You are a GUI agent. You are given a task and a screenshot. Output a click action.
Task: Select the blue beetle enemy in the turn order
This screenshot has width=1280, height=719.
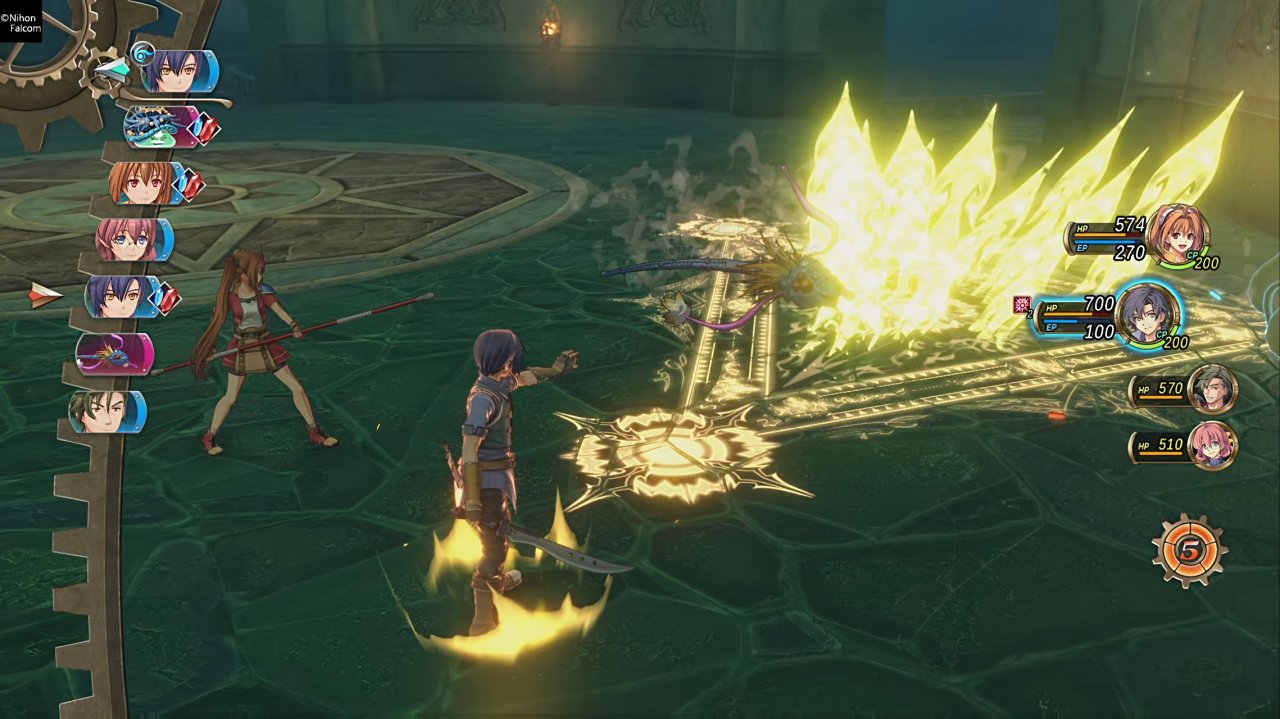[158, 127]
